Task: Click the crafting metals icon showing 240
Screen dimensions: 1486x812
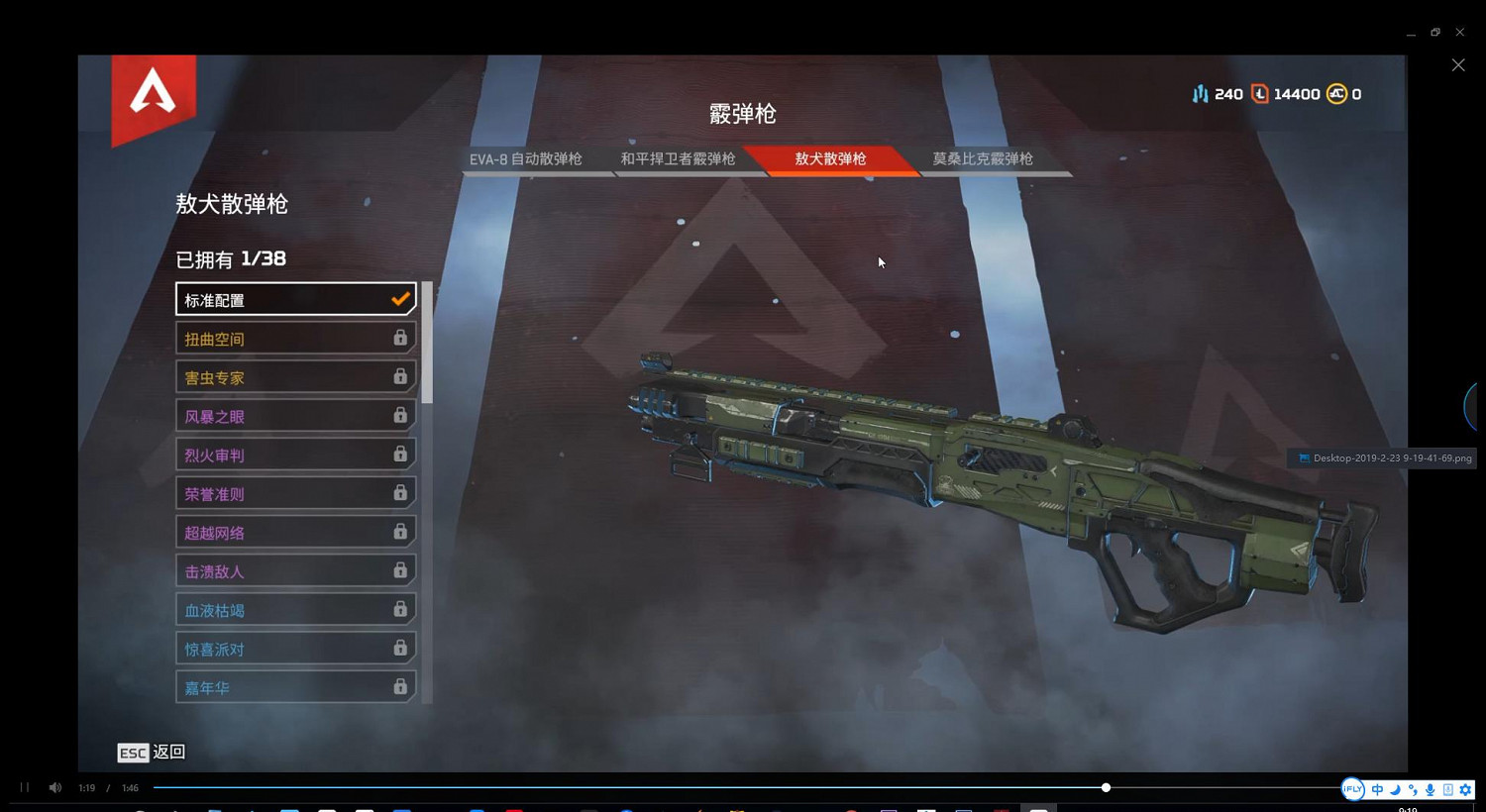Action: click(1201, 93)
